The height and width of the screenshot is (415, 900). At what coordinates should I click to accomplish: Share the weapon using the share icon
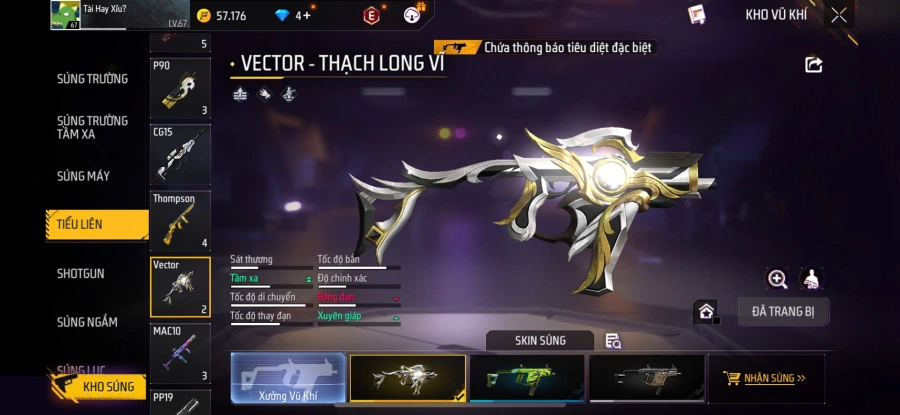pyautogui.click(x=814, y=65)
